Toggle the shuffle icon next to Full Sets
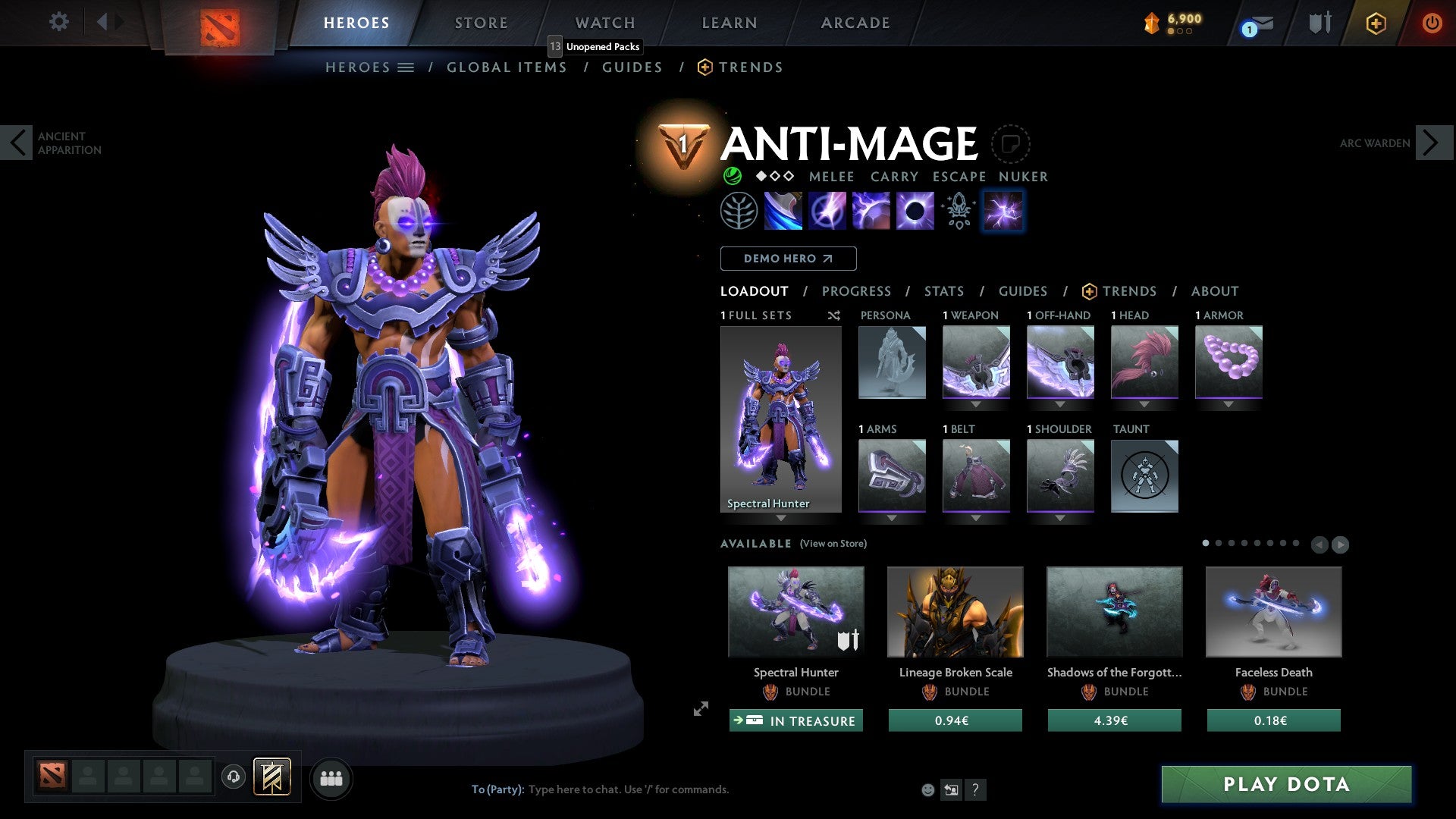 [833, 315]
